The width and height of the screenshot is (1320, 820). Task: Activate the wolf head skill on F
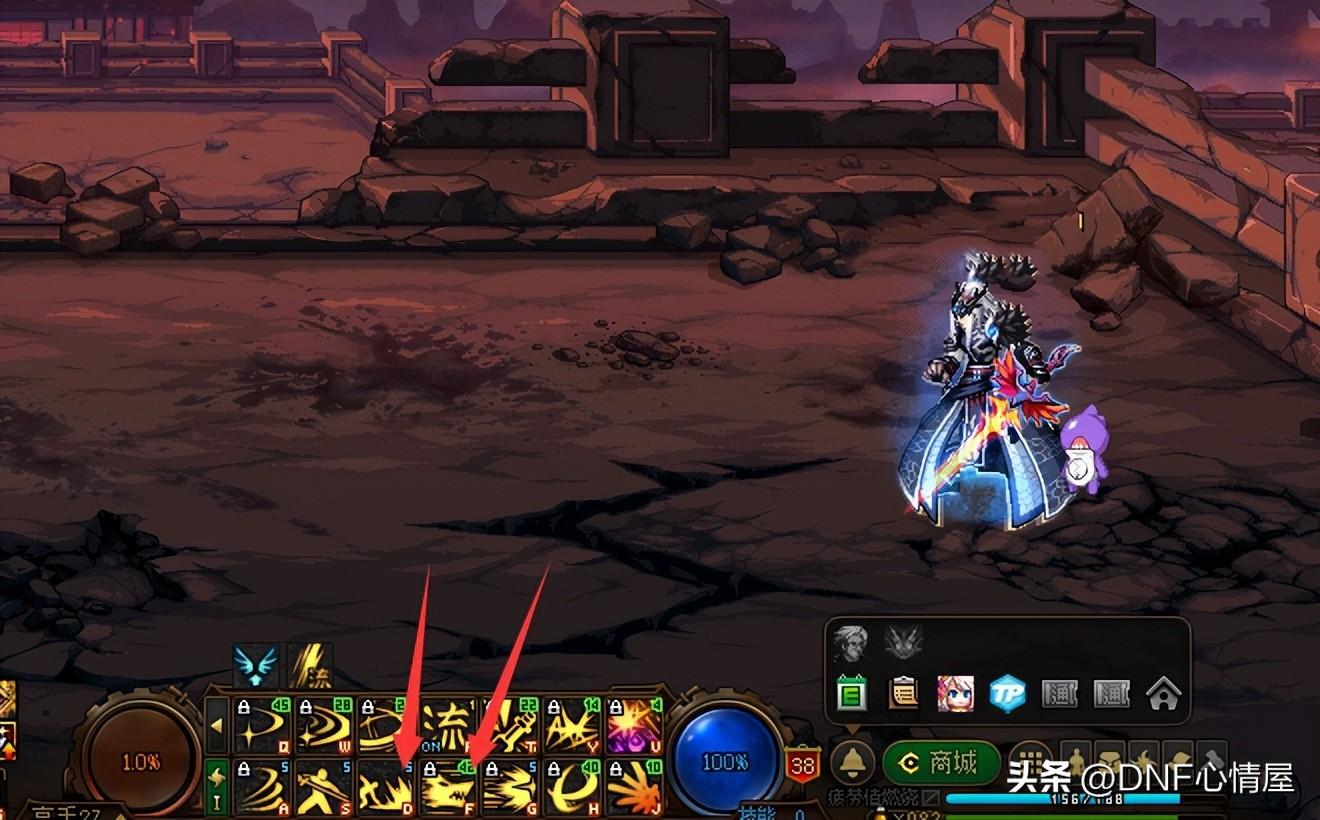pos(448,787)
